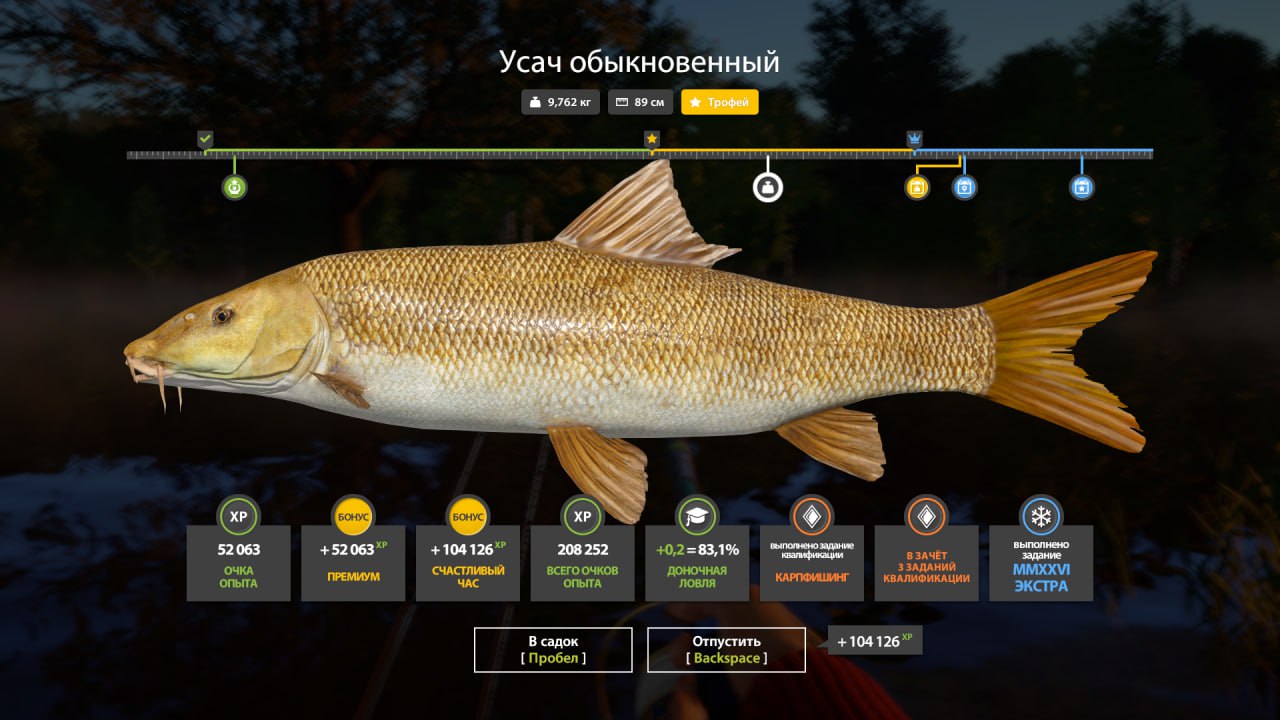Keep the fish with the В садок button

(x=553, y=650)
